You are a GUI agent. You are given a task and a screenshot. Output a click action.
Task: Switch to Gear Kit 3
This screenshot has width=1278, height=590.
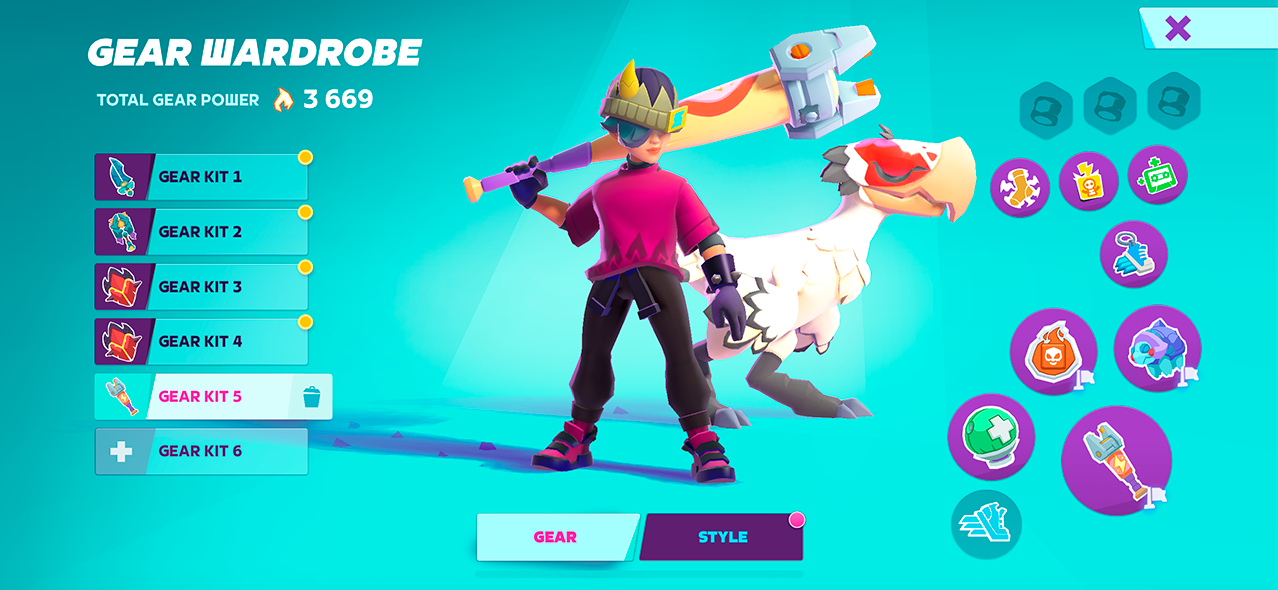tap(201, 287)
